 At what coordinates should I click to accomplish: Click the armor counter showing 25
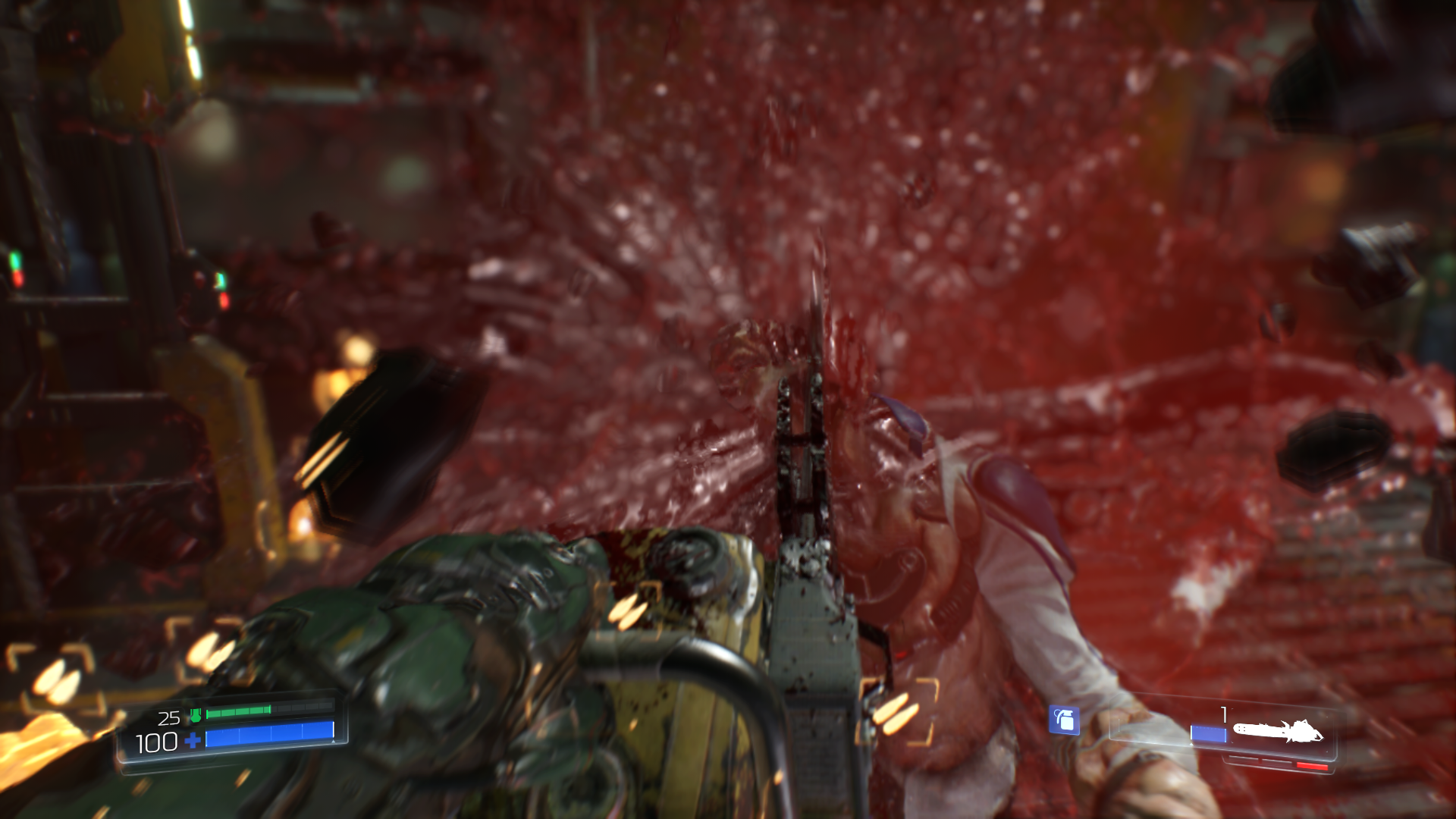[170, 718]
